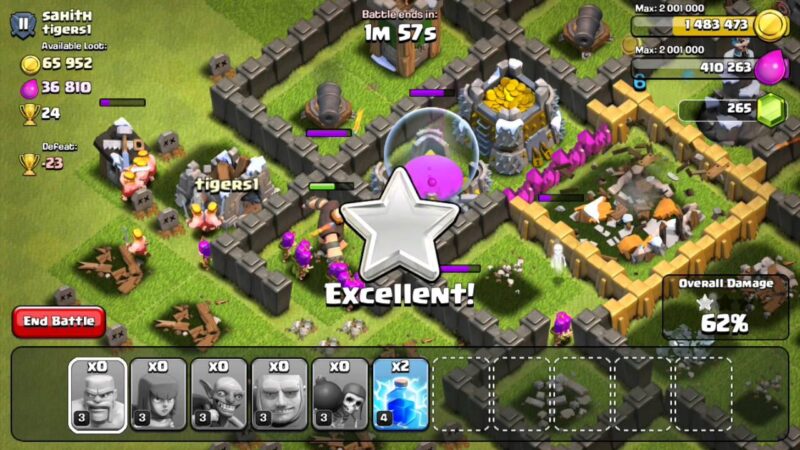Pick the Giant troop slot
Viewport: 800px width, 450px height.
[279, 394]
